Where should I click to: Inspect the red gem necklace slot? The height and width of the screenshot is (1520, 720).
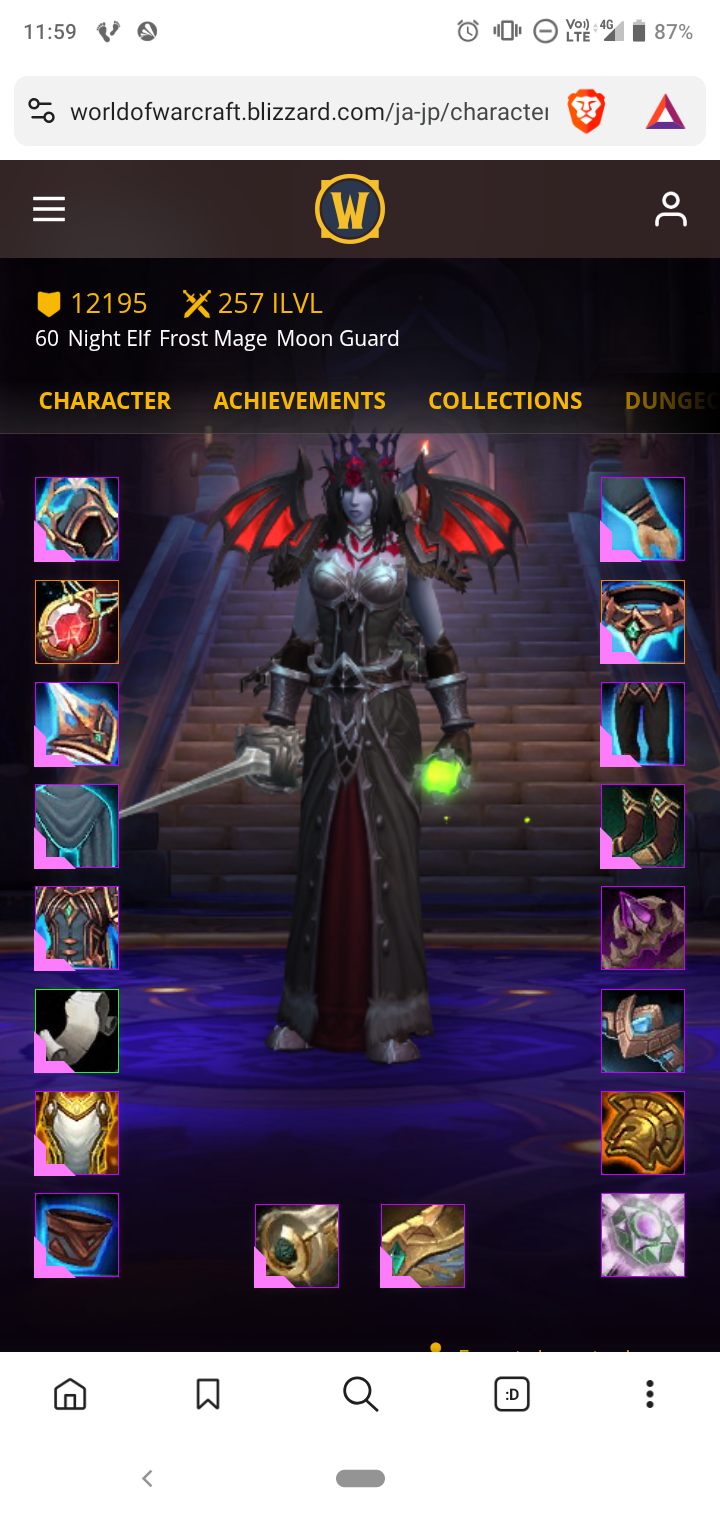point(77,621)
